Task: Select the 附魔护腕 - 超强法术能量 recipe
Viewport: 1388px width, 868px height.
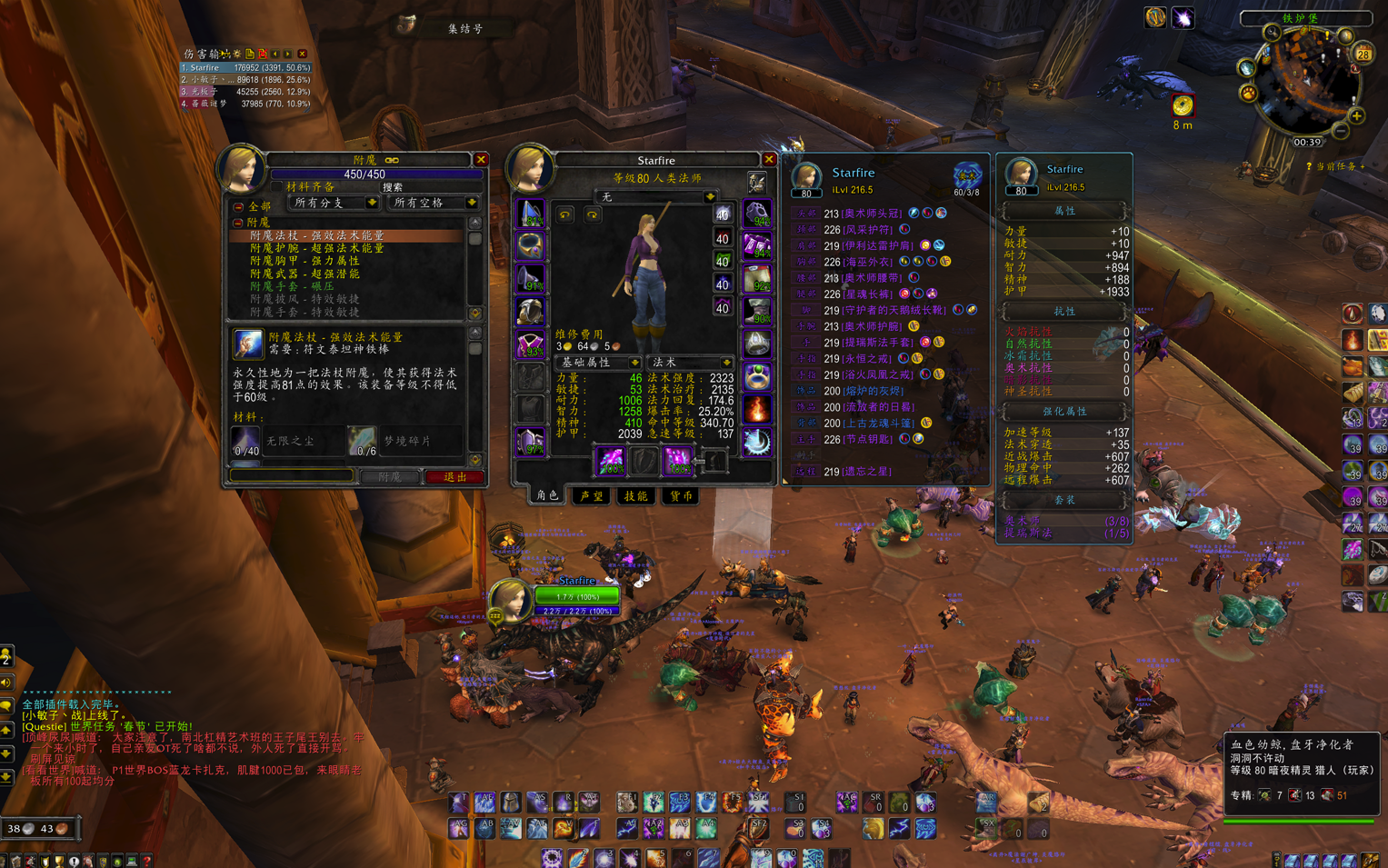Action: coord(317,248)
